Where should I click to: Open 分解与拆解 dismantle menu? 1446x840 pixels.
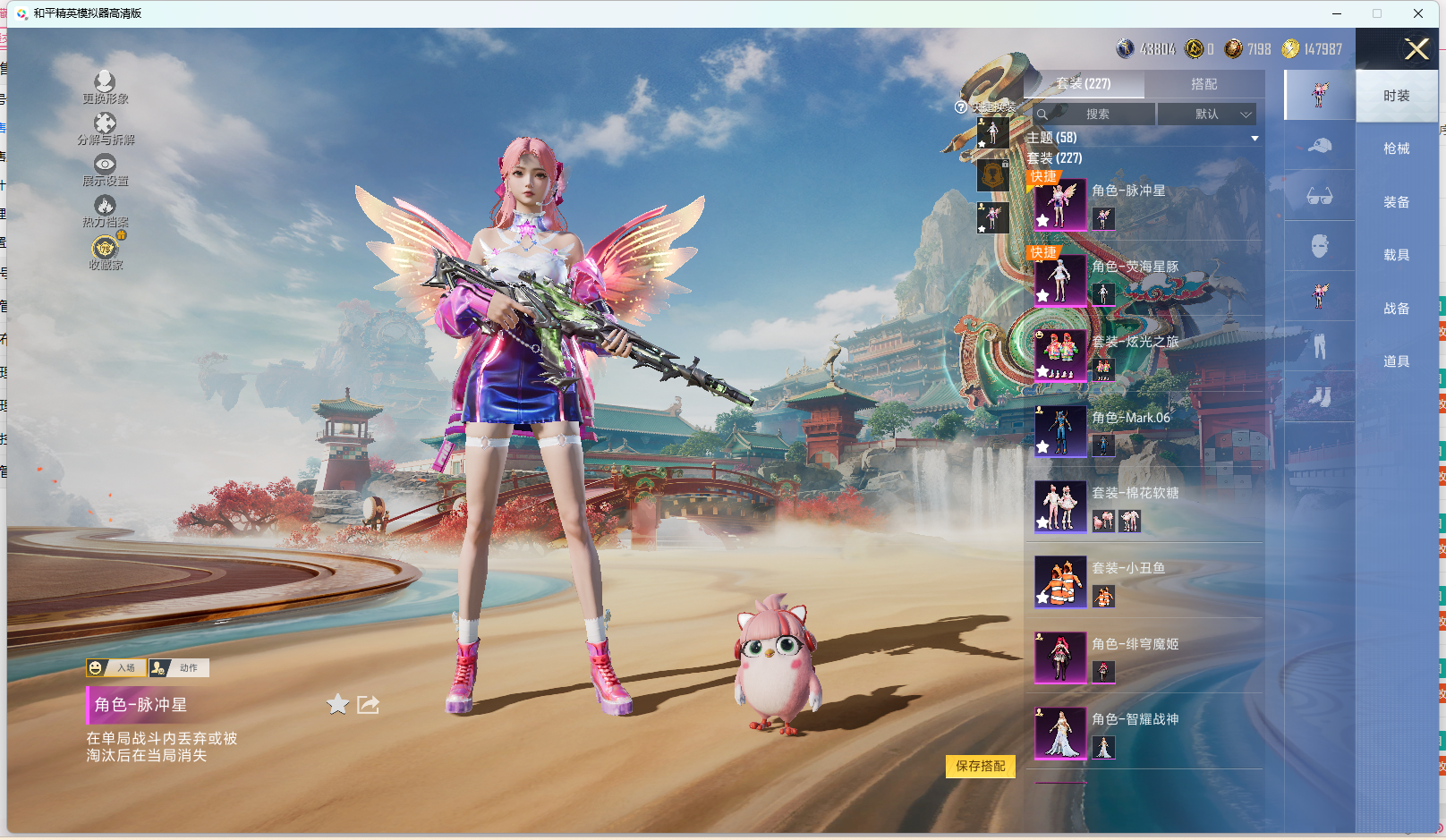(x=105, y=128)
